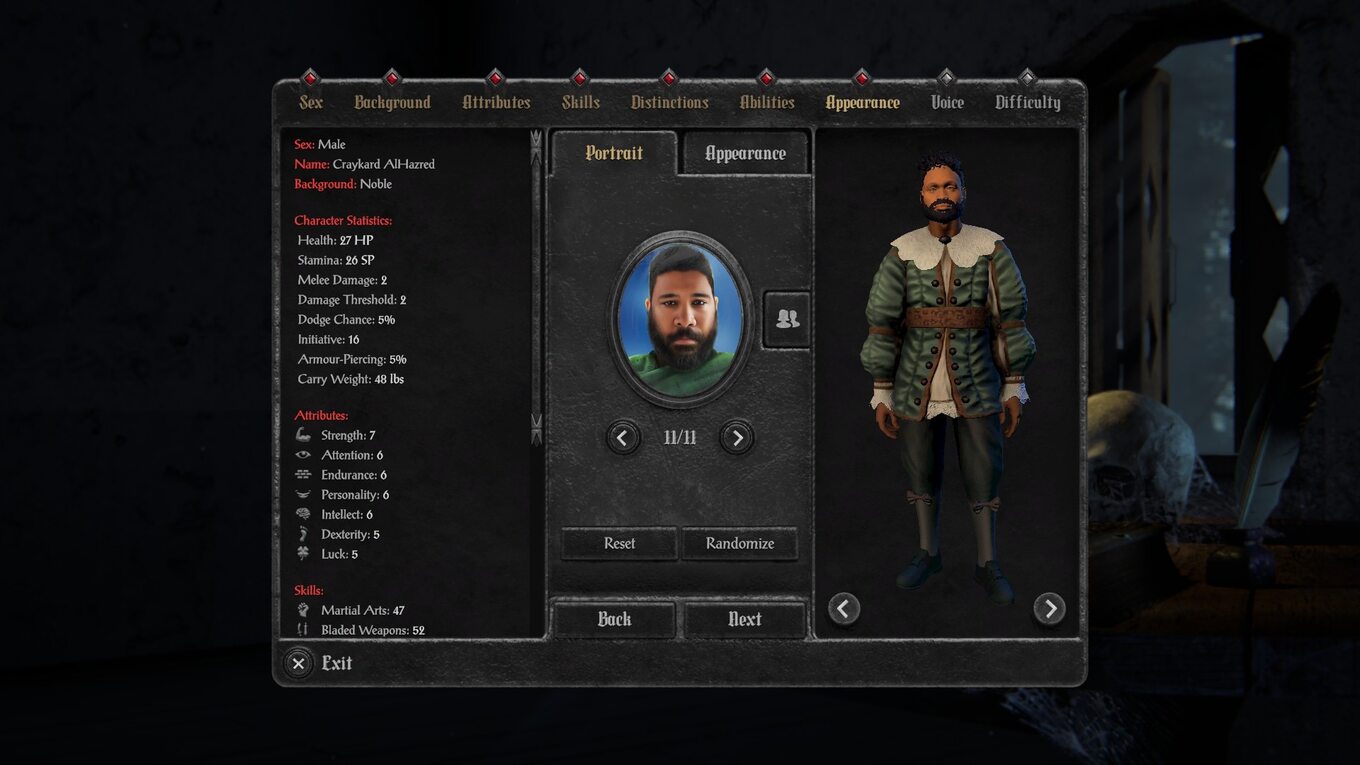Switch to the Abilities tab

point(767,102)
